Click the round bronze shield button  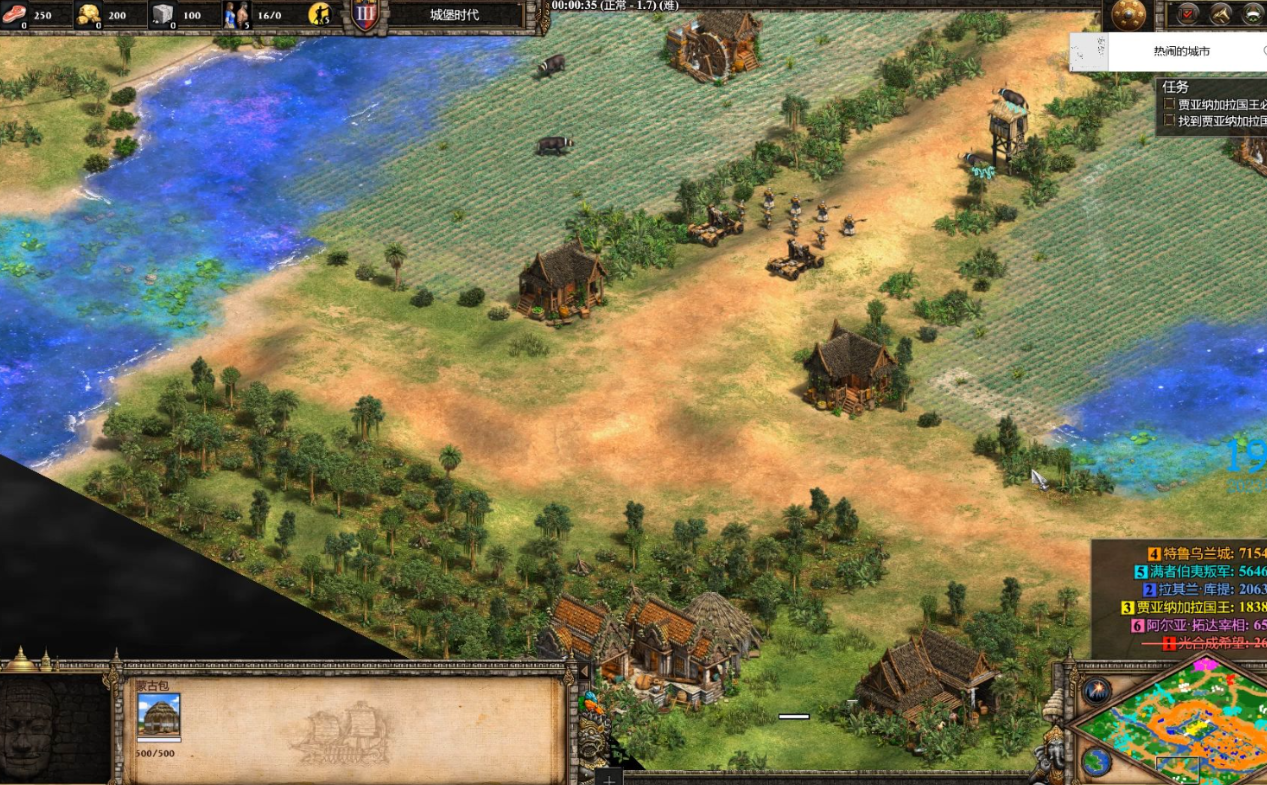1130,16
